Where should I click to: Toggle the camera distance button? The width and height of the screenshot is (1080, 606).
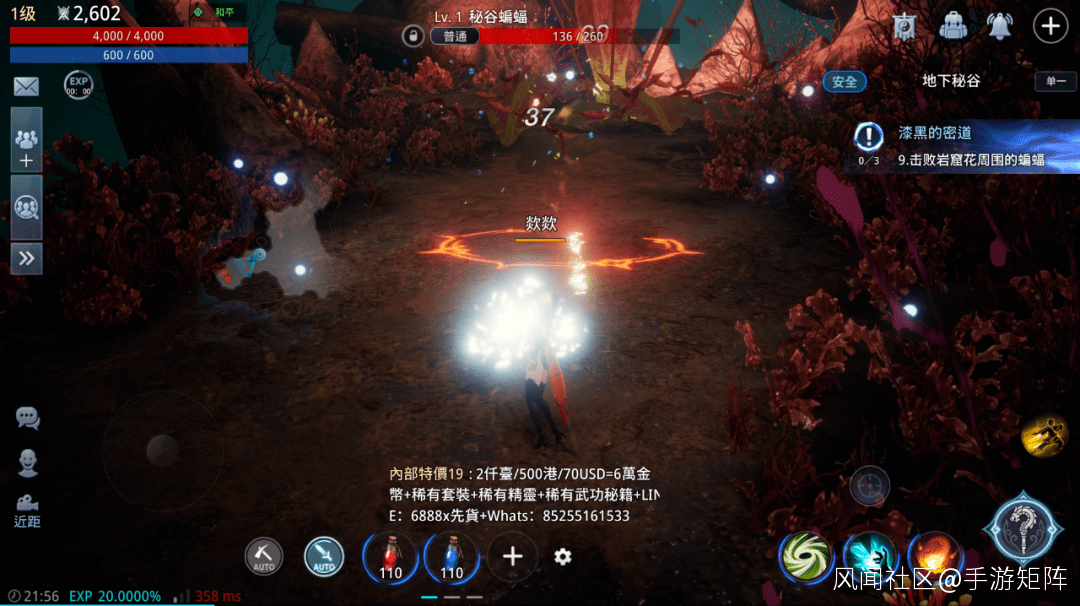tap(27, 509)
